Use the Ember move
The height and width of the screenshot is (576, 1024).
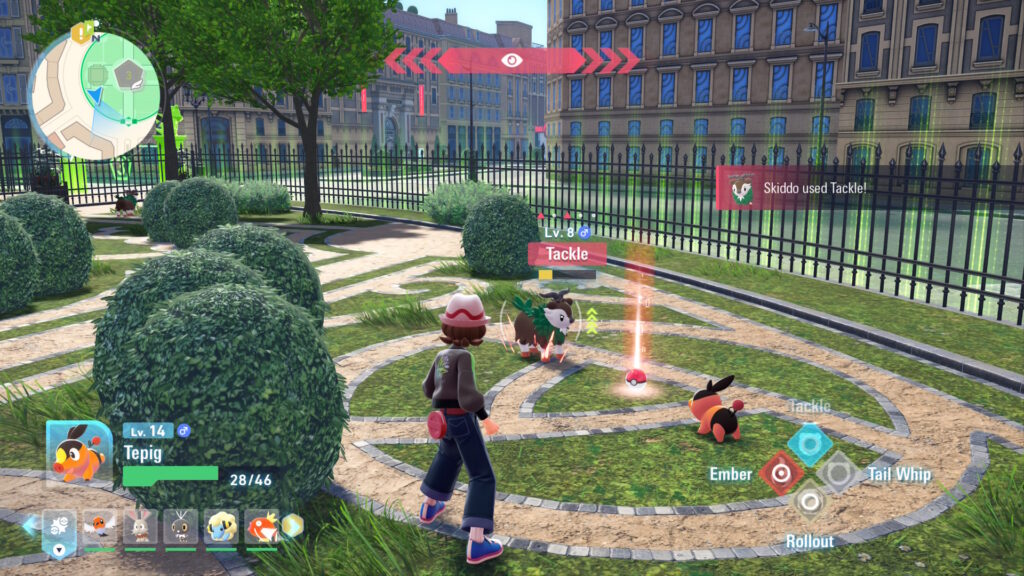(780, 472)
